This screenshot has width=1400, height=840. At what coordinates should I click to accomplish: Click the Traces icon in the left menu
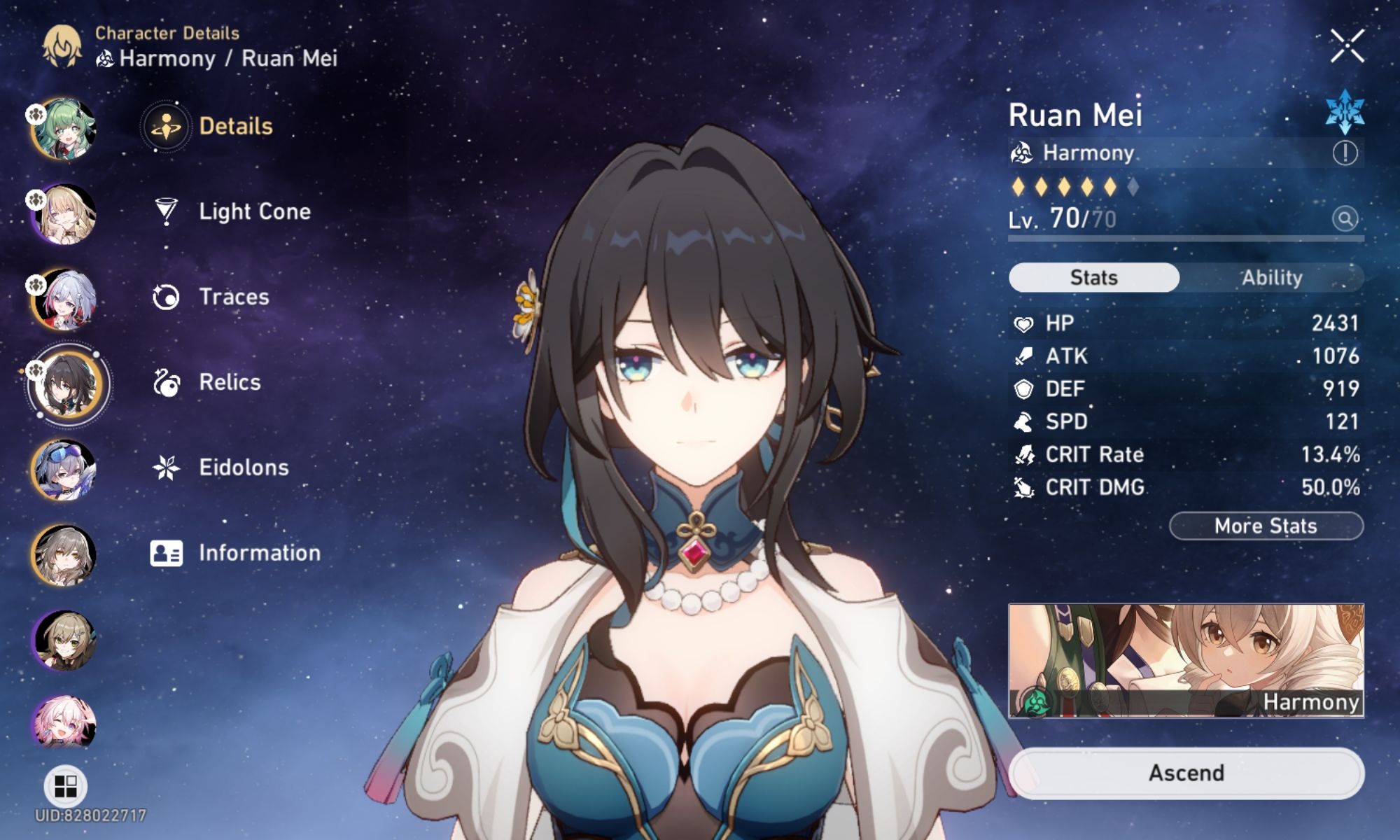(165, 297)
